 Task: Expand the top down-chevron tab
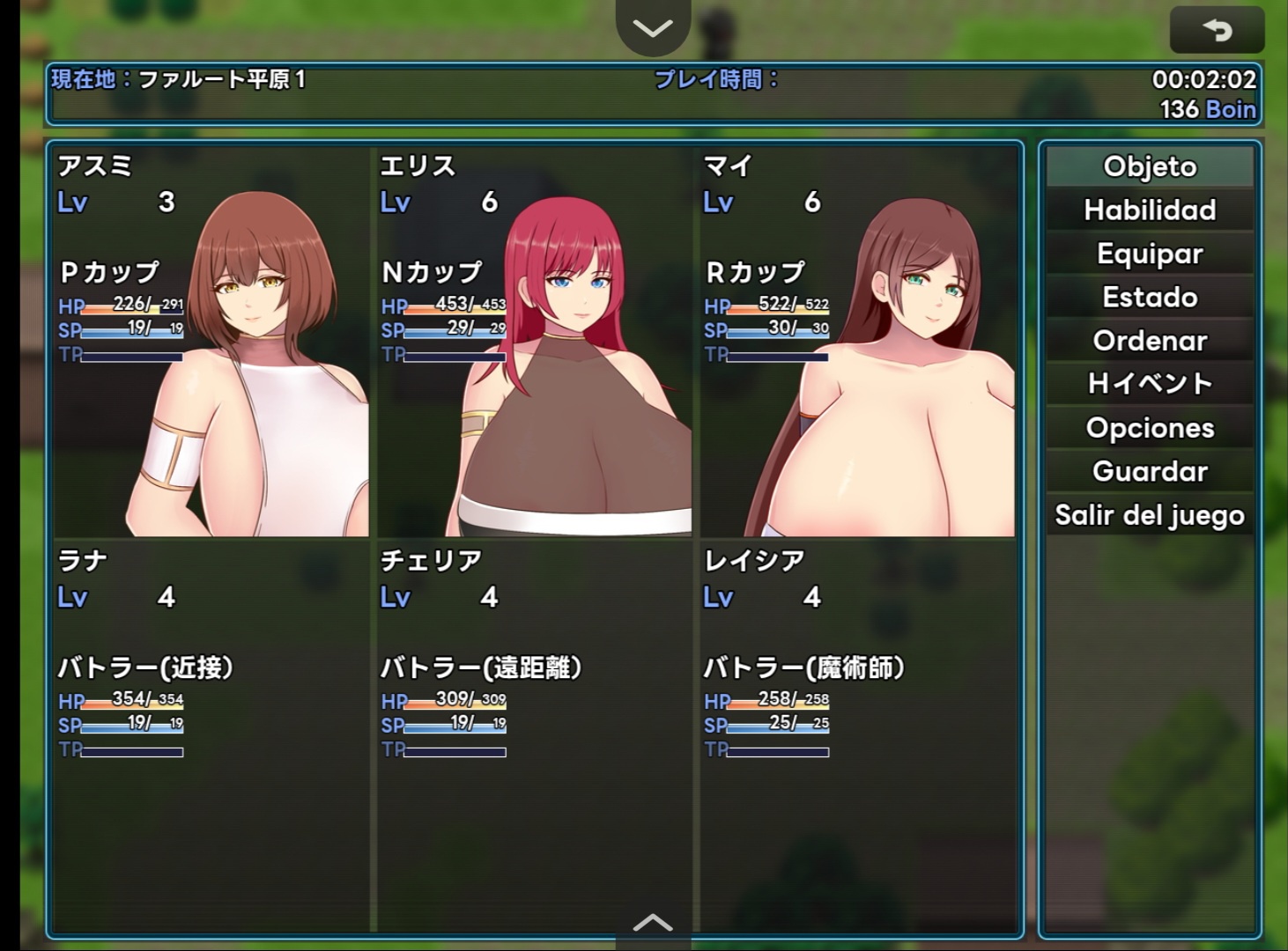coord(652,28)
